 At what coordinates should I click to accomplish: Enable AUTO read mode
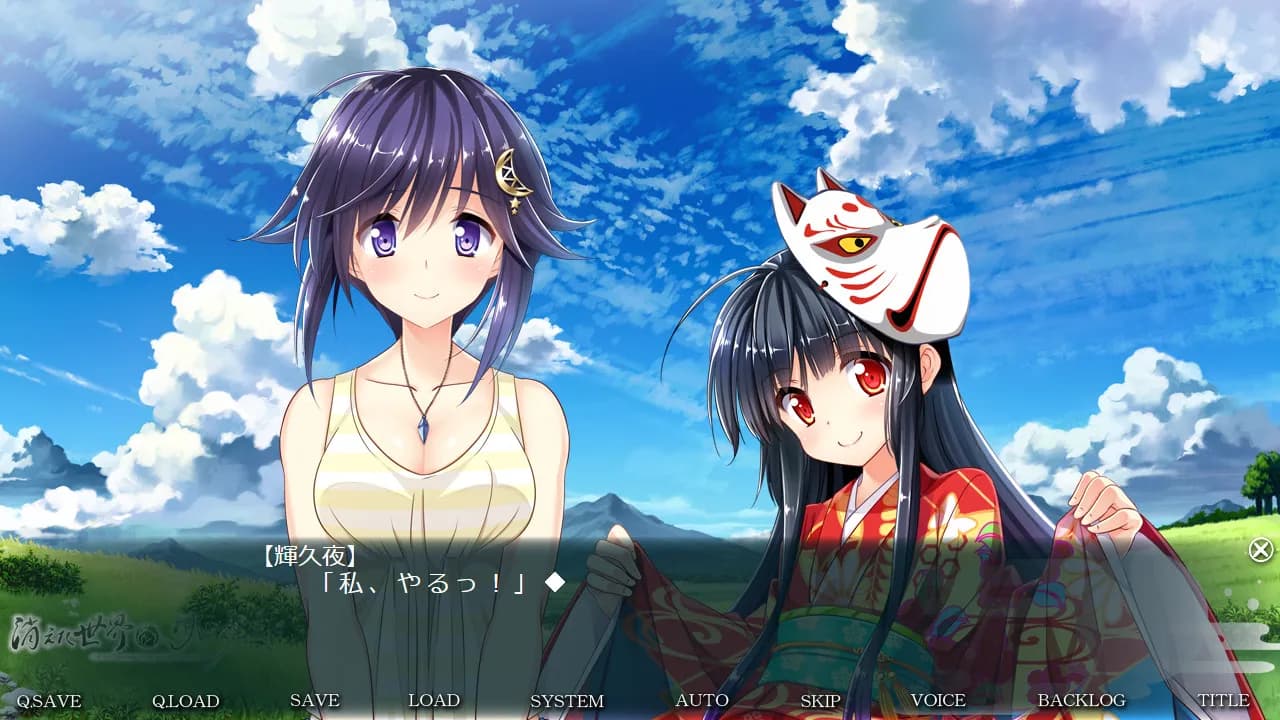click(x=703, y=701)
